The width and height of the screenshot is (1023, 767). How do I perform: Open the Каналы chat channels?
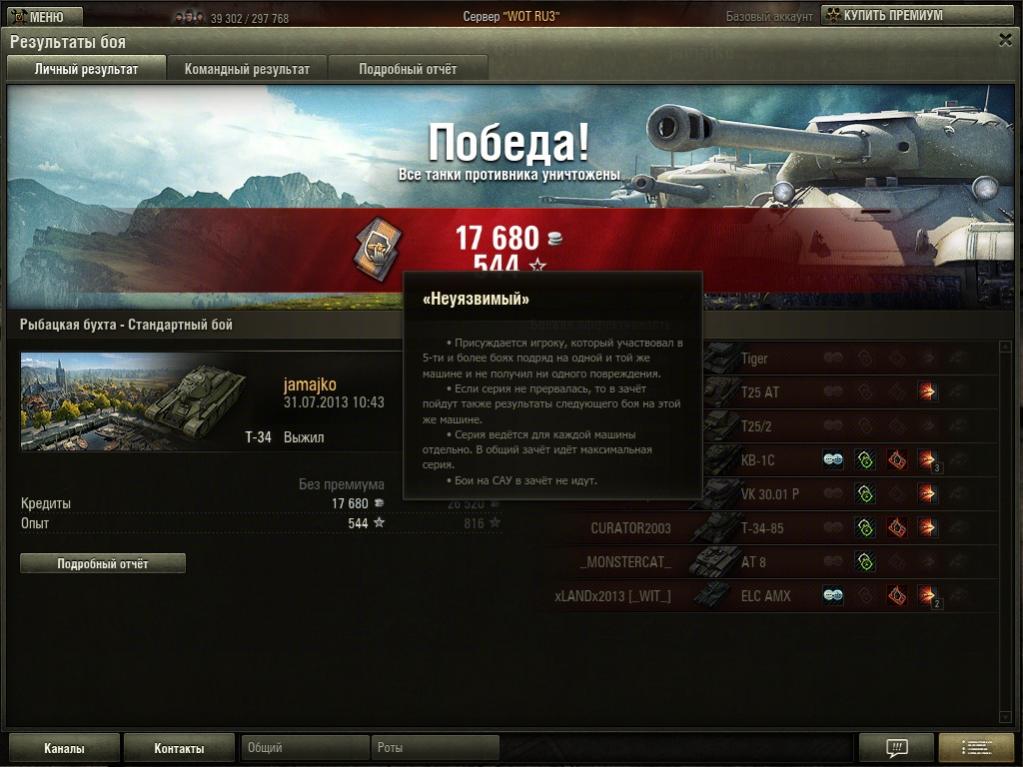tap(64, 748)
